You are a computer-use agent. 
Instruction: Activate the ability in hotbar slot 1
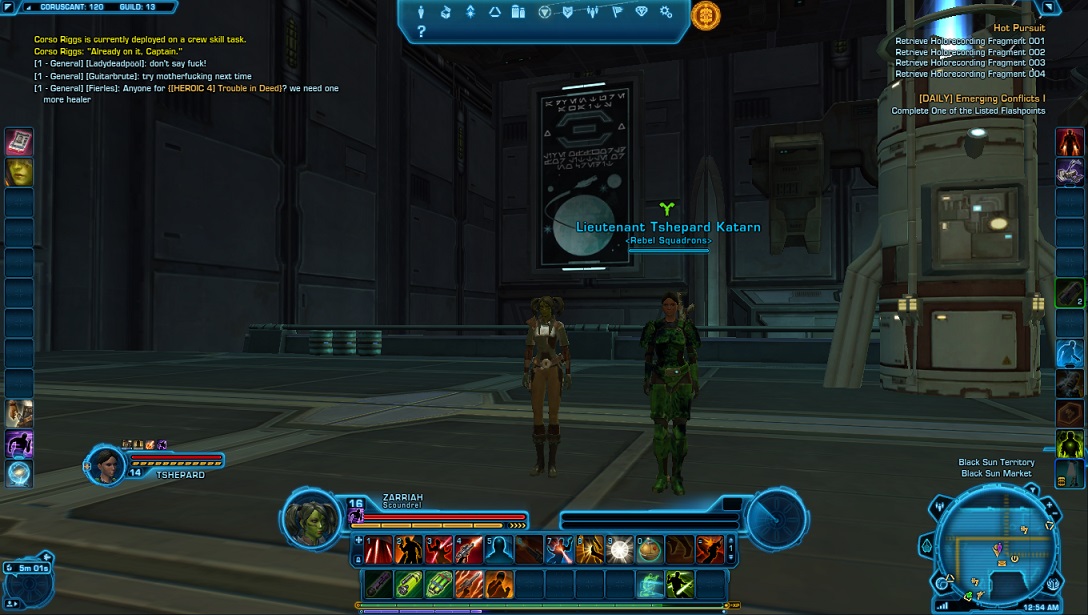[x=379, y=549]
